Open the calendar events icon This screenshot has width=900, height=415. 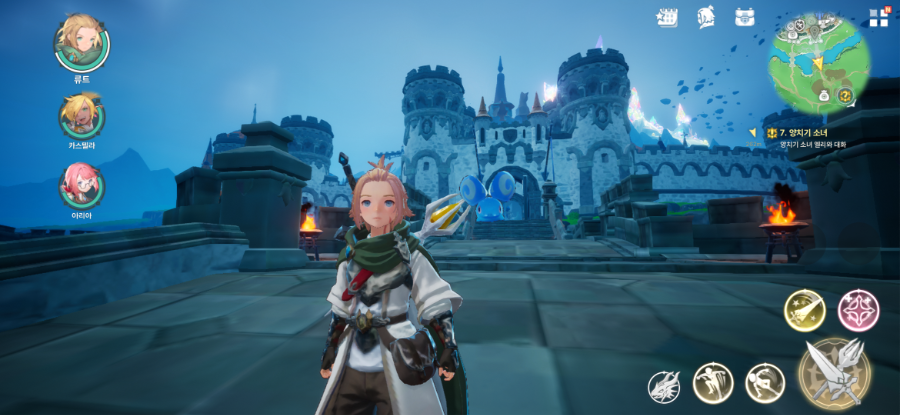click(667, 17)
